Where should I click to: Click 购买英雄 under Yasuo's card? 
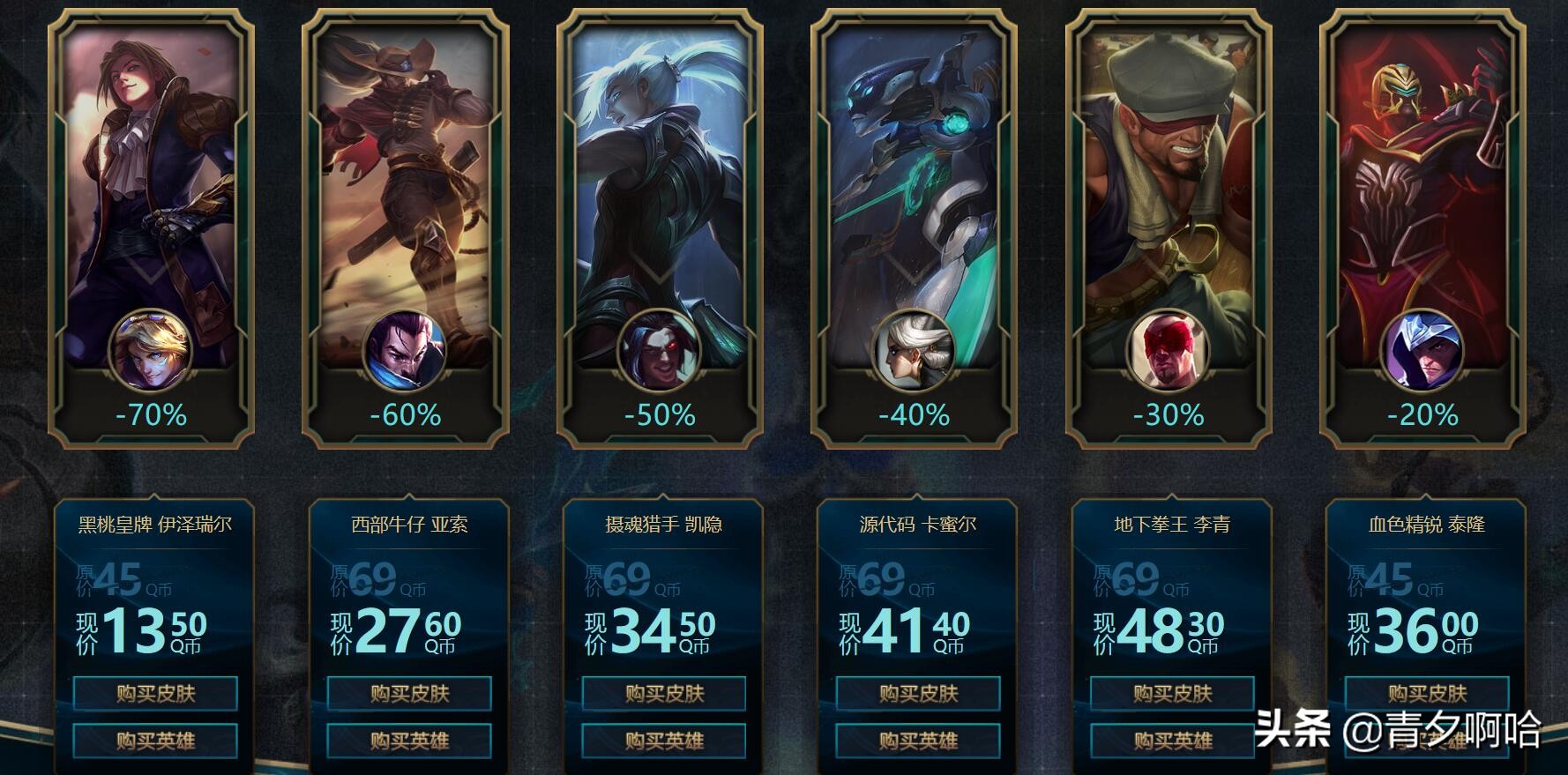pos(411,741)
